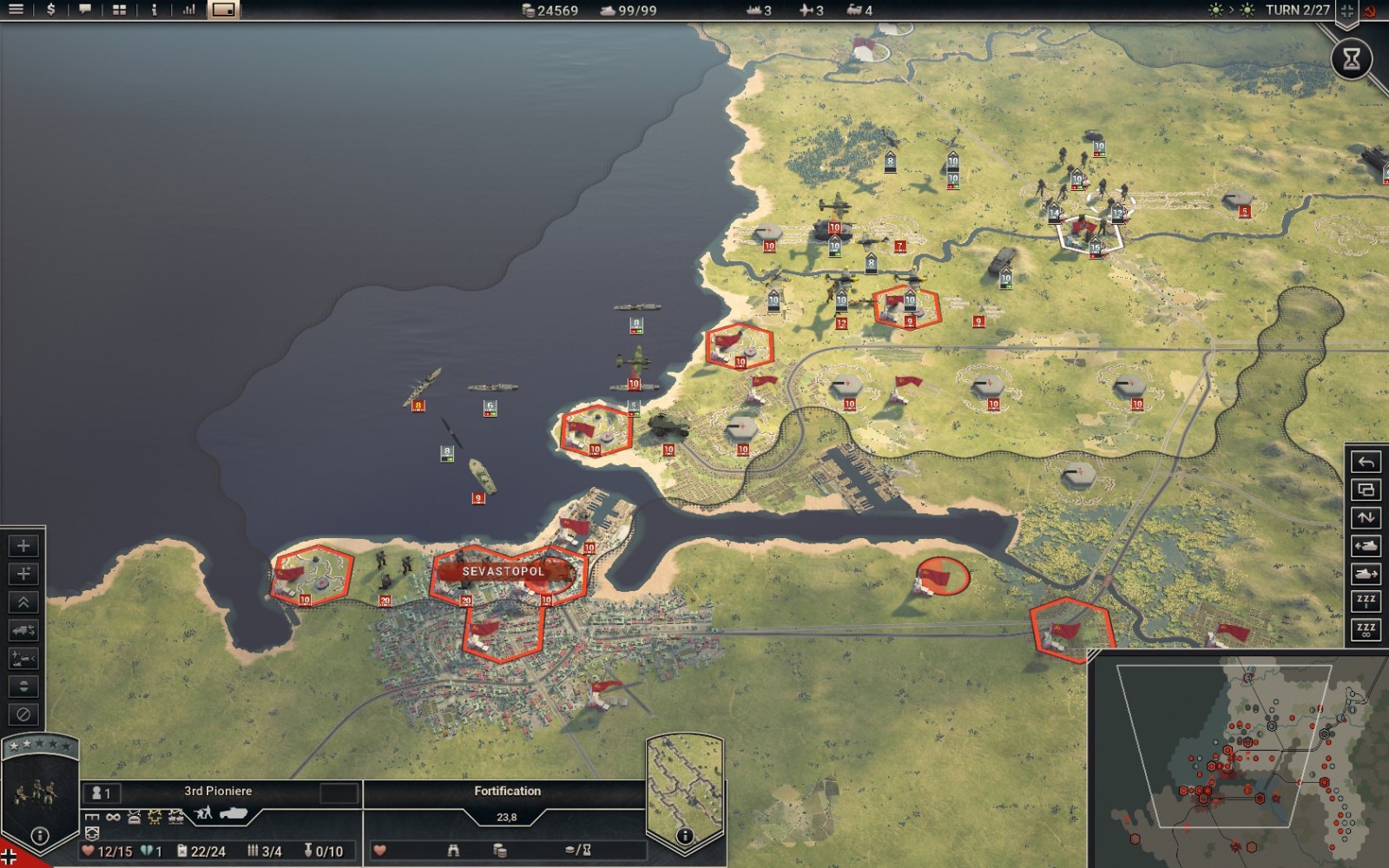Screen dimensions: 1389x868
Task: Open 3rd Pioniere unit info via portrait
Action: [x=39, y=792]
